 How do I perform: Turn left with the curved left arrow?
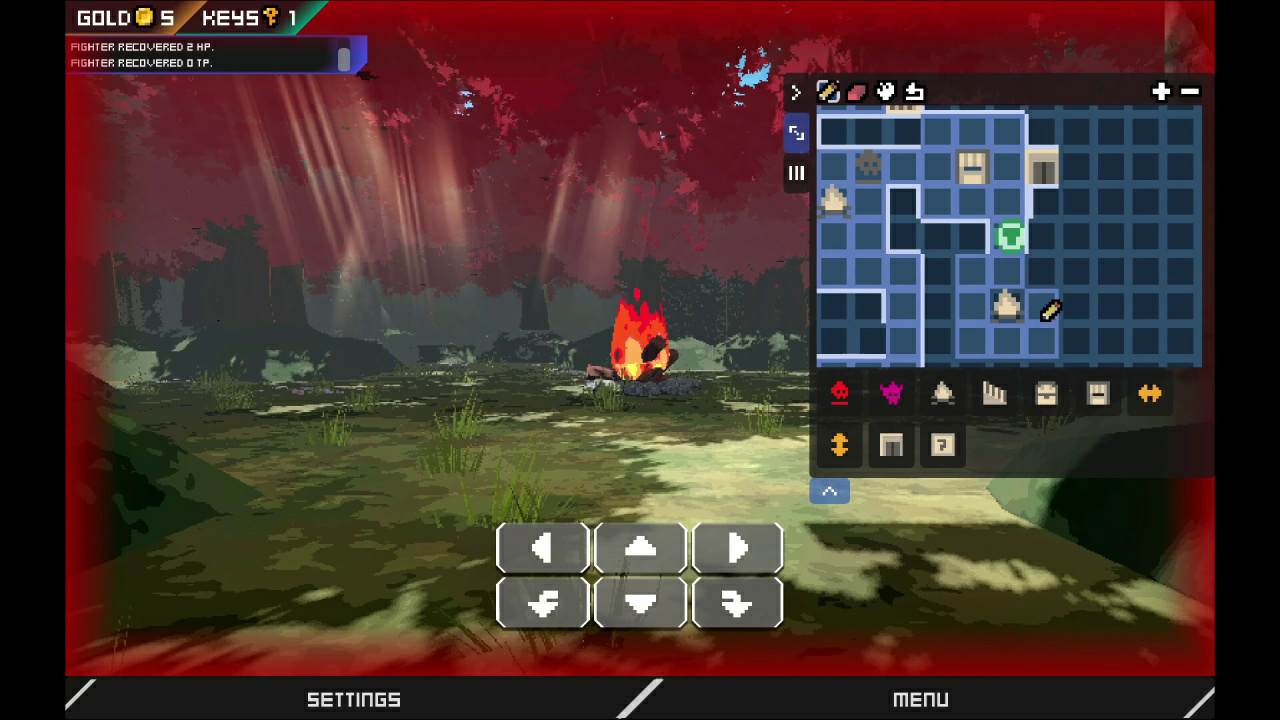542,603
